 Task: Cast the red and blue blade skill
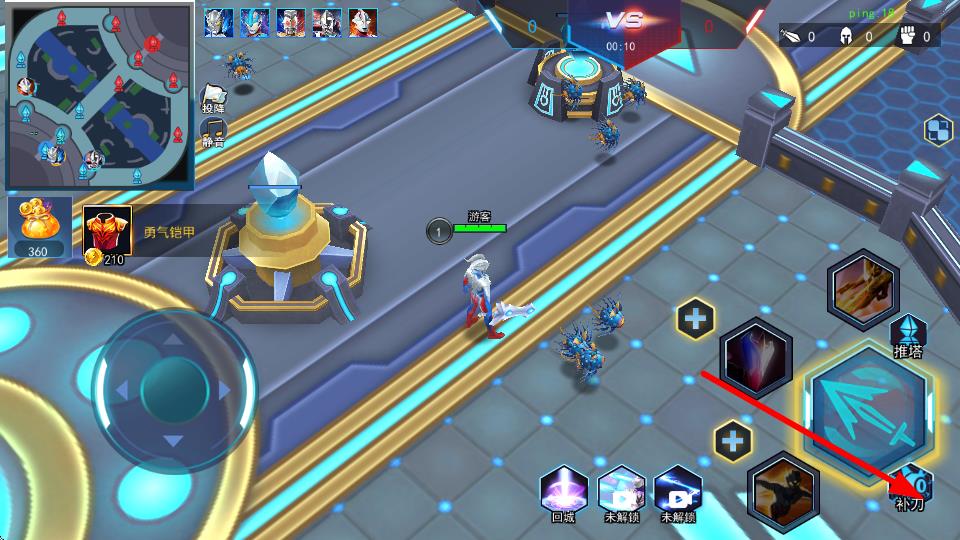(756, 359)
